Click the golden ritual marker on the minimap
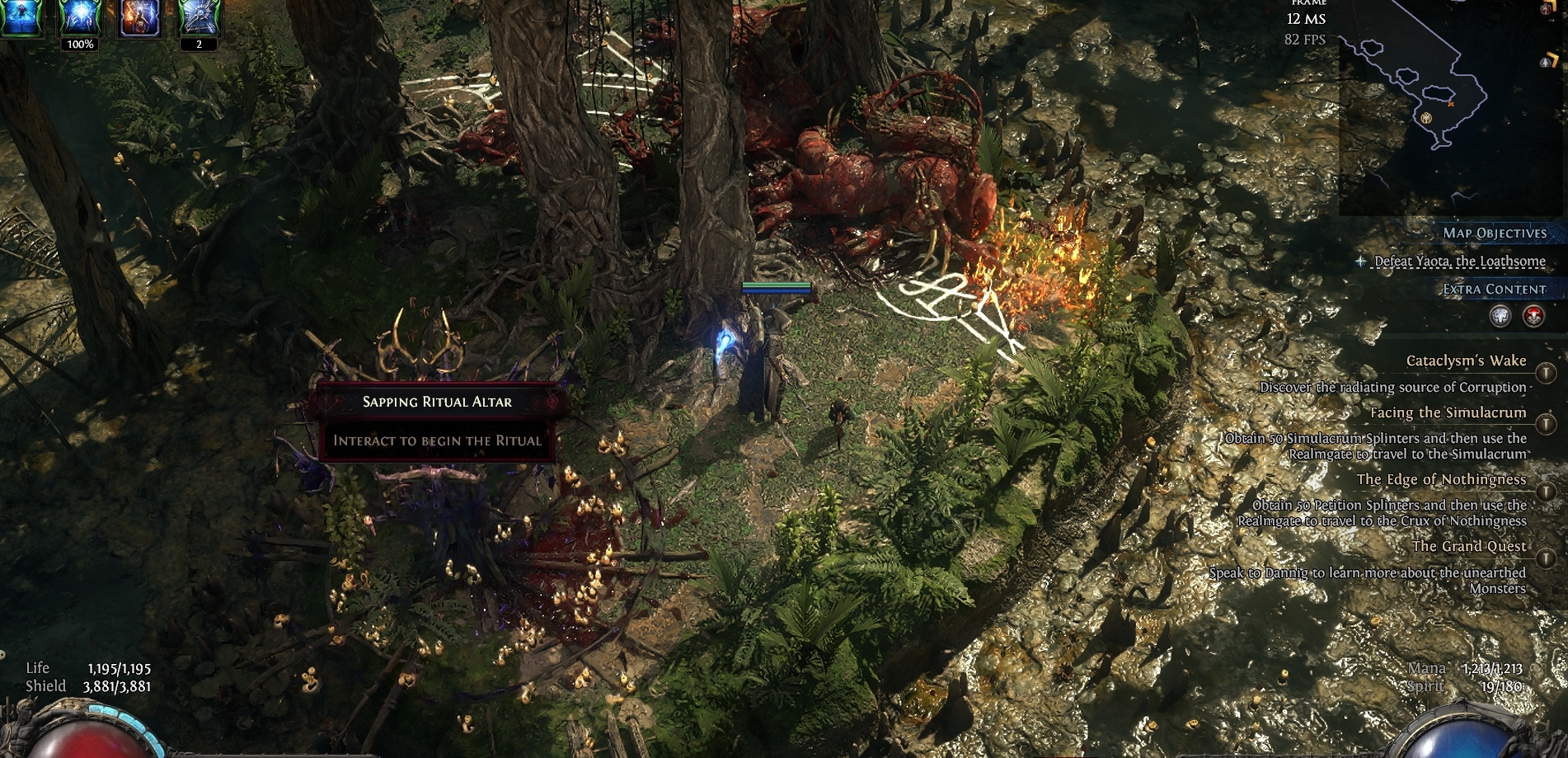The image size is (1568, 758). point(1426,117)
